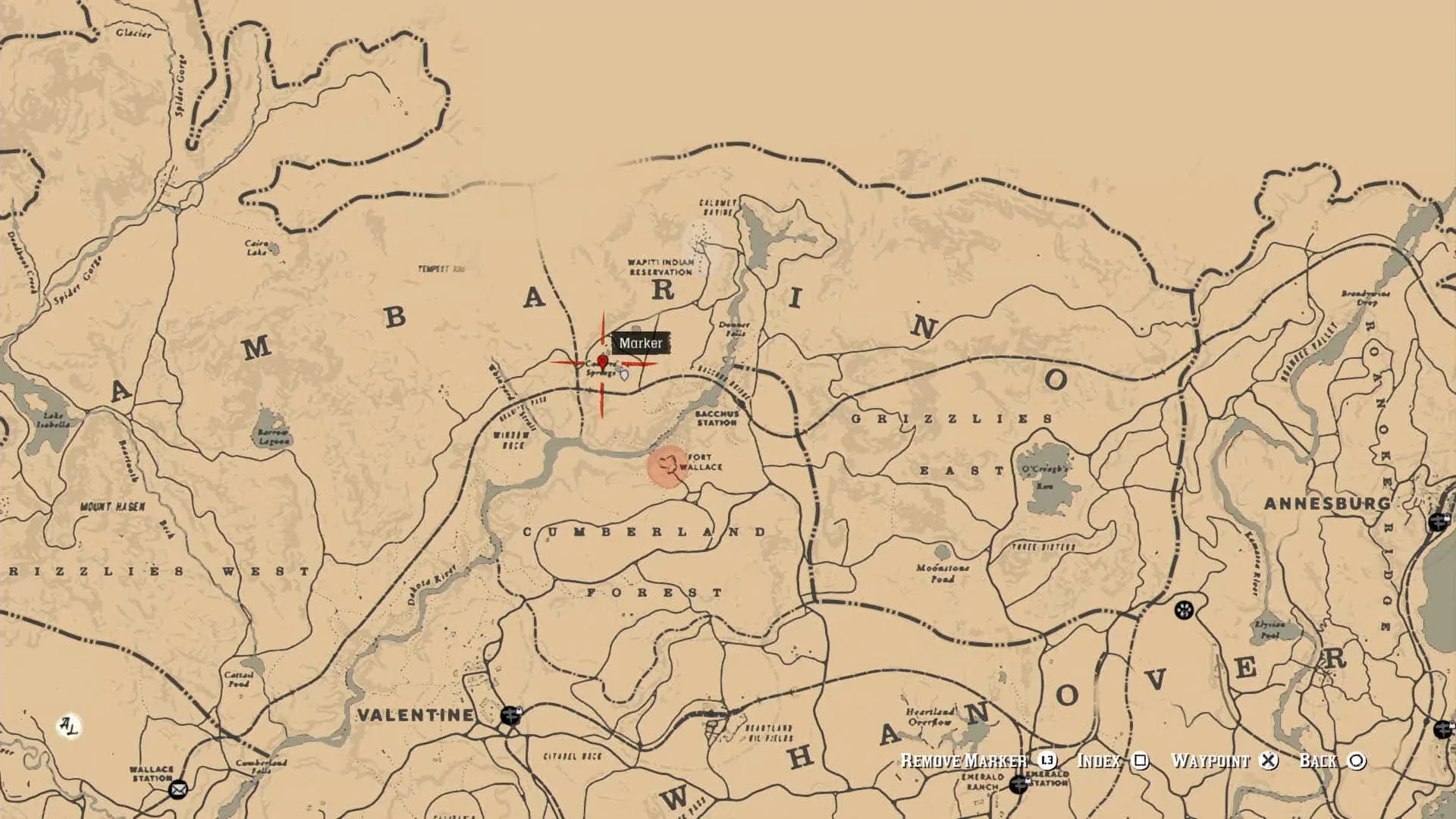Click the Circle button icon beside Back
The width and height of the screenshot is (1456, 819).
pyautogui.click(x=1357, y=761)
